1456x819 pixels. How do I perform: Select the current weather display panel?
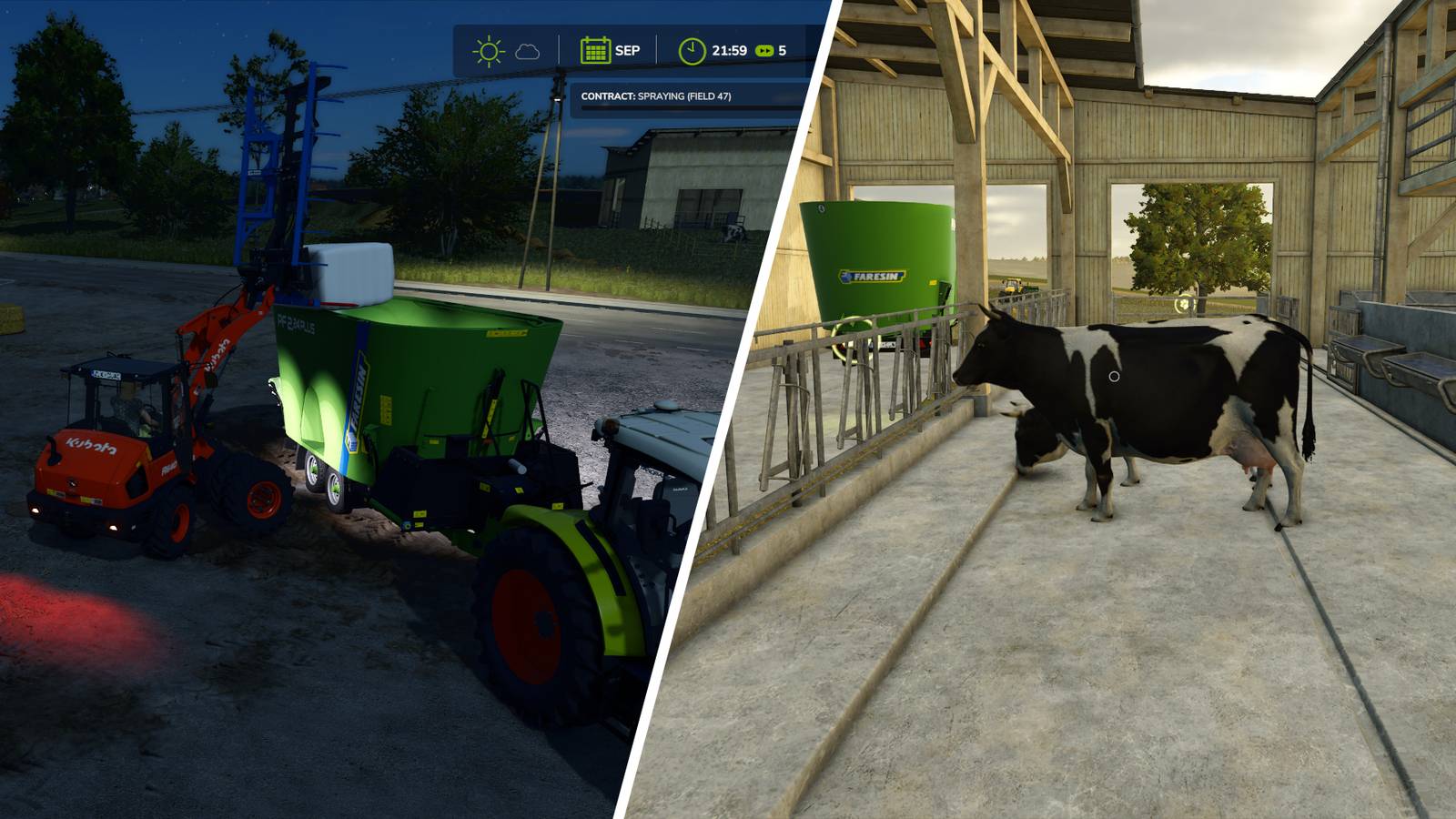[508, 51]
